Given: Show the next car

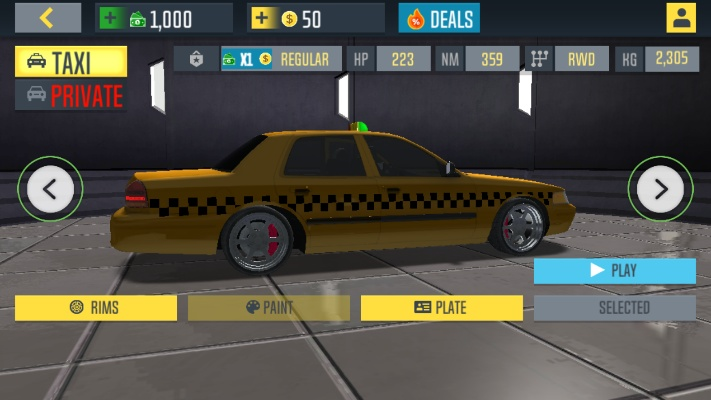Looking at the screenshot, I should pyautogui.click(x=661, y=187).
